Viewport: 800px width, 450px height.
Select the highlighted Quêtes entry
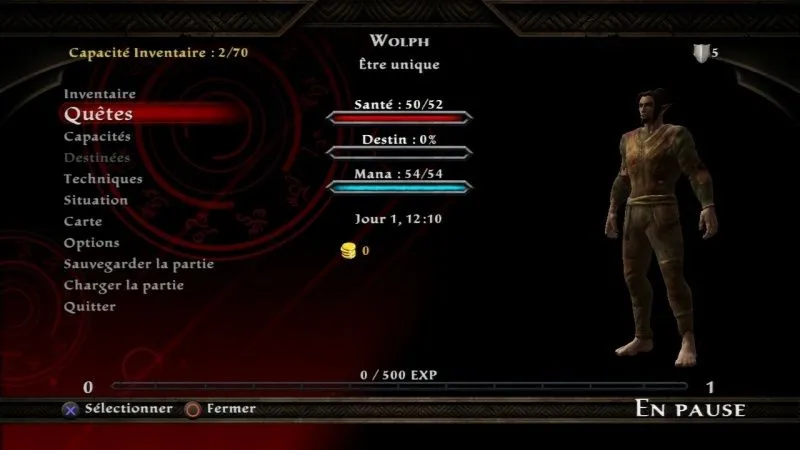[x=98, y=115]
